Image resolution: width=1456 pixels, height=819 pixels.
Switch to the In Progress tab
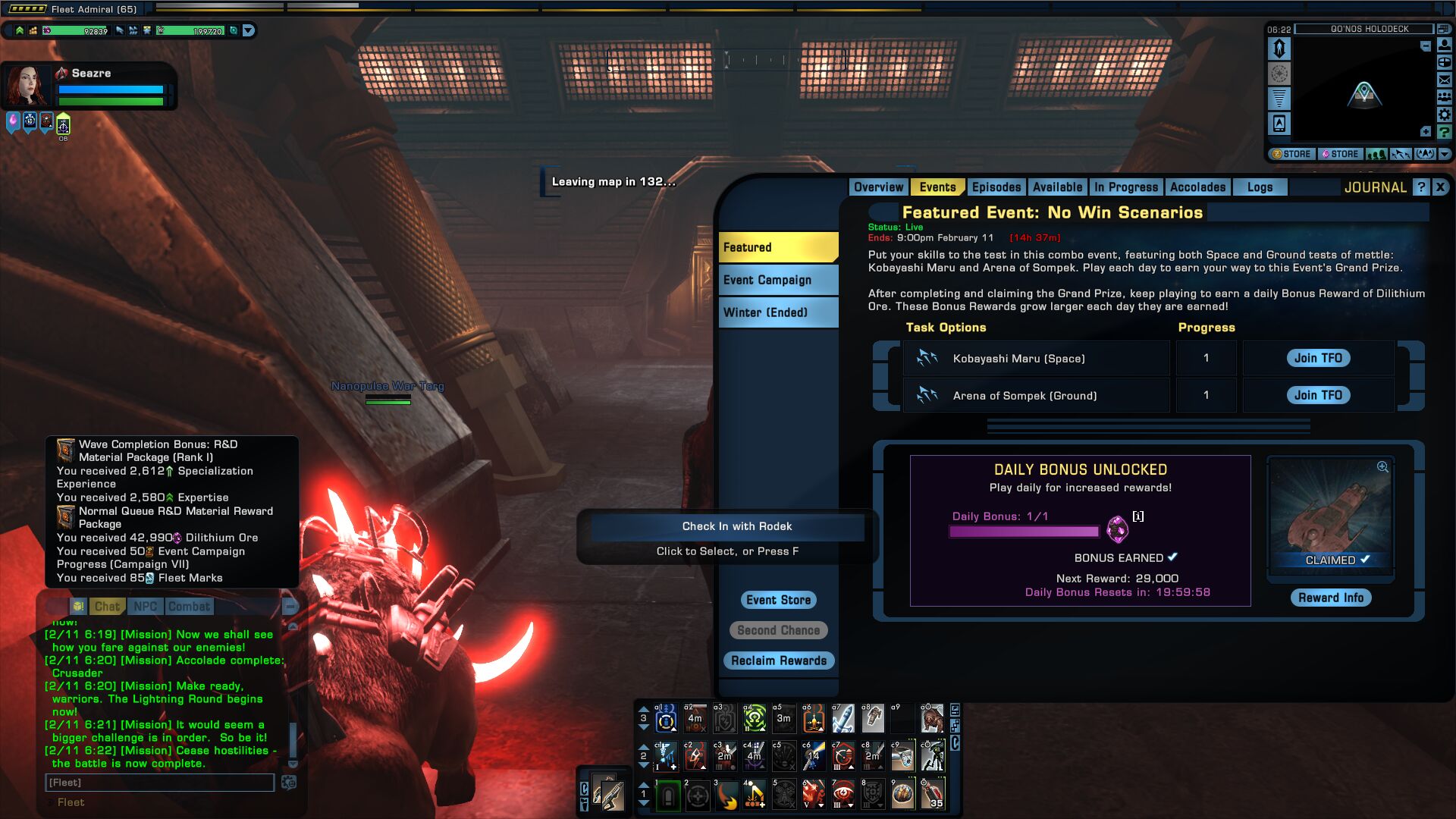(1125, 187)
